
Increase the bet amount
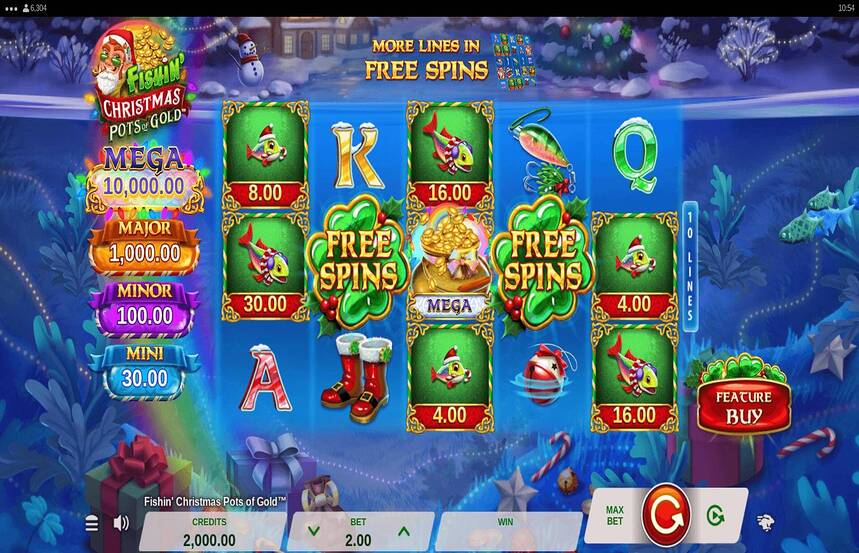click(x=404, y=531)
